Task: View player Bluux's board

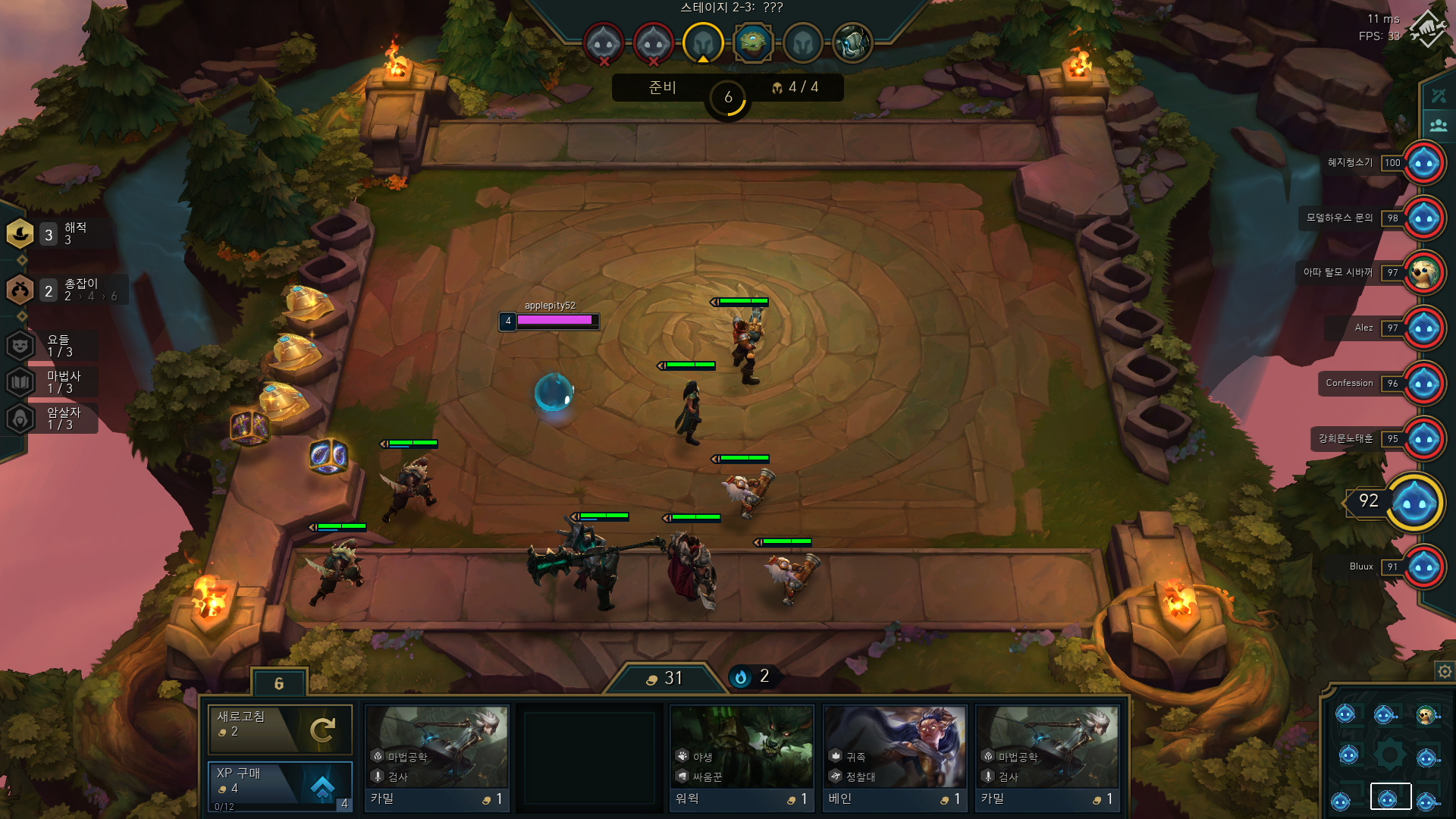Action: (1423, 567)
